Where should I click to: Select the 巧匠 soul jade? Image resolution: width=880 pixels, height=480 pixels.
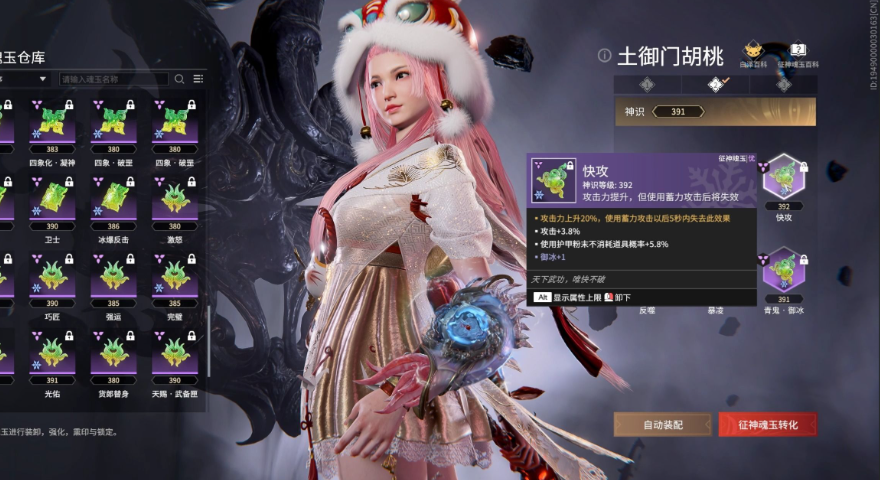click(52, 277)
